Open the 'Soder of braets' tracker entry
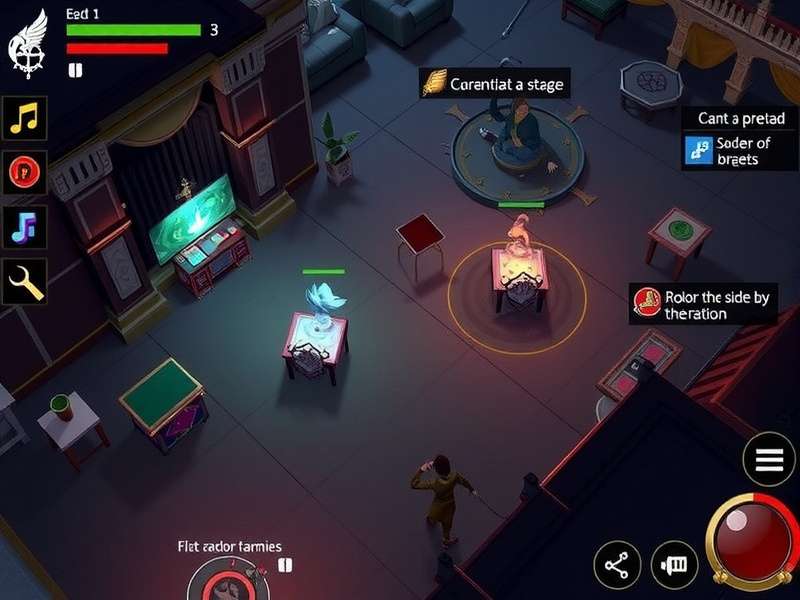 coord(740,151)
